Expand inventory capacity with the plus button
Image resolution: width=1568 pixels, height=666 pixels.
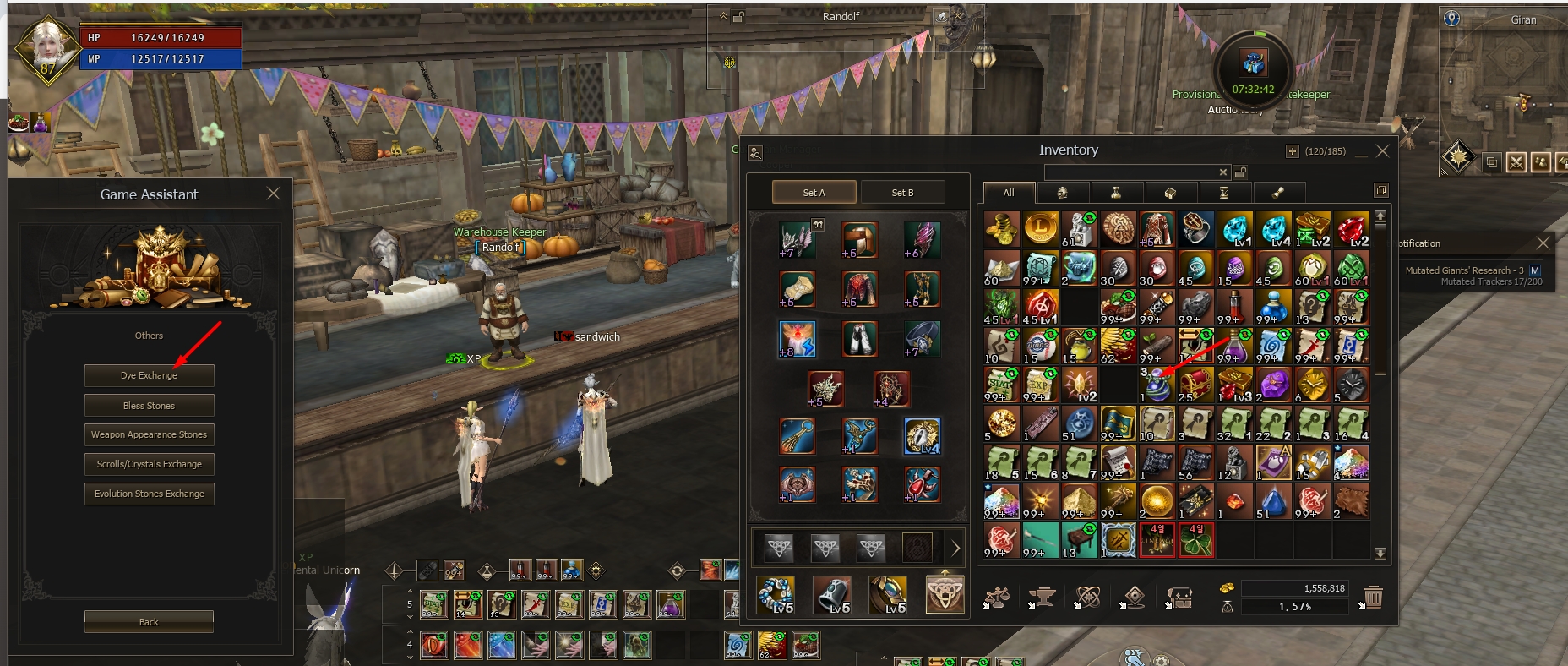tap(1292, 151)
